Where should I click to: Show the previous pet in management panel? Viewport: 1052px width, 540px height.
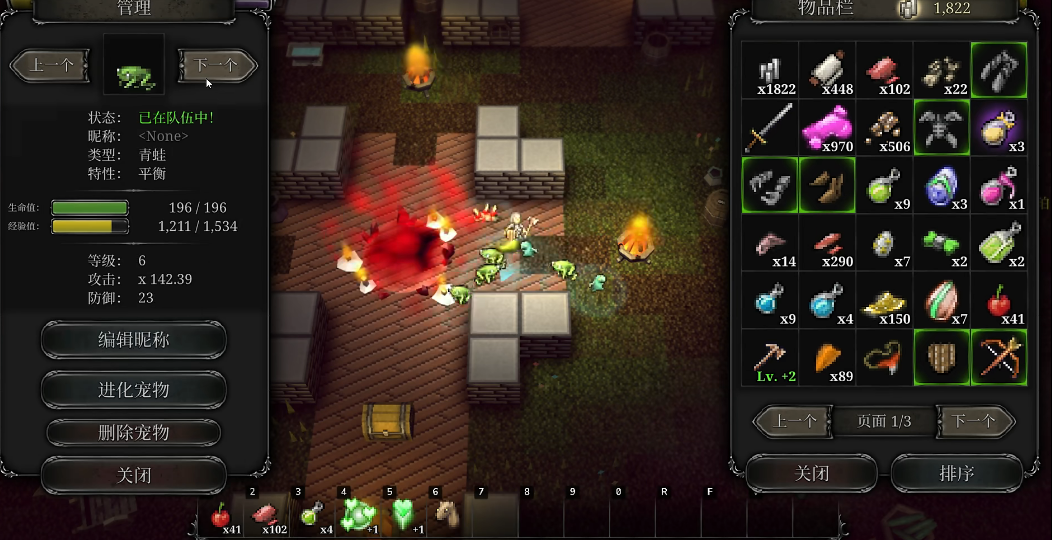coord(52,66)
